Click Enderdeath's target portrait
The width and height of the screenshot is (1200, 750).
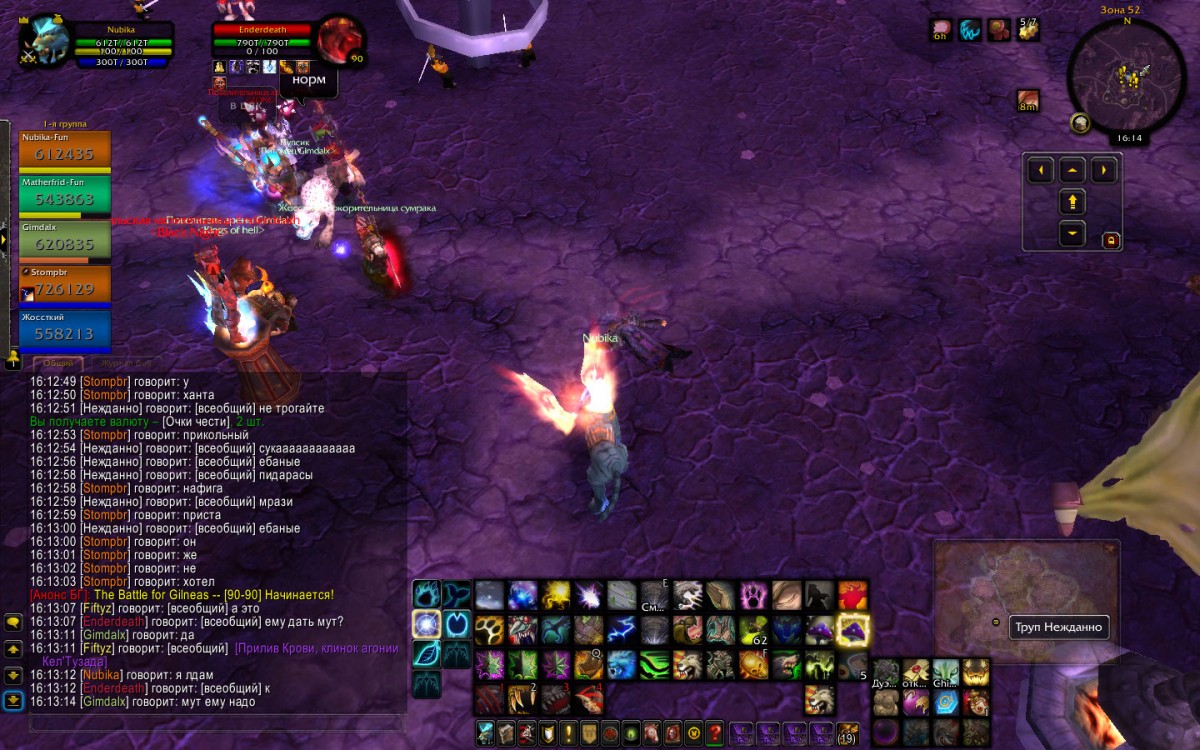tap(340, 40)
